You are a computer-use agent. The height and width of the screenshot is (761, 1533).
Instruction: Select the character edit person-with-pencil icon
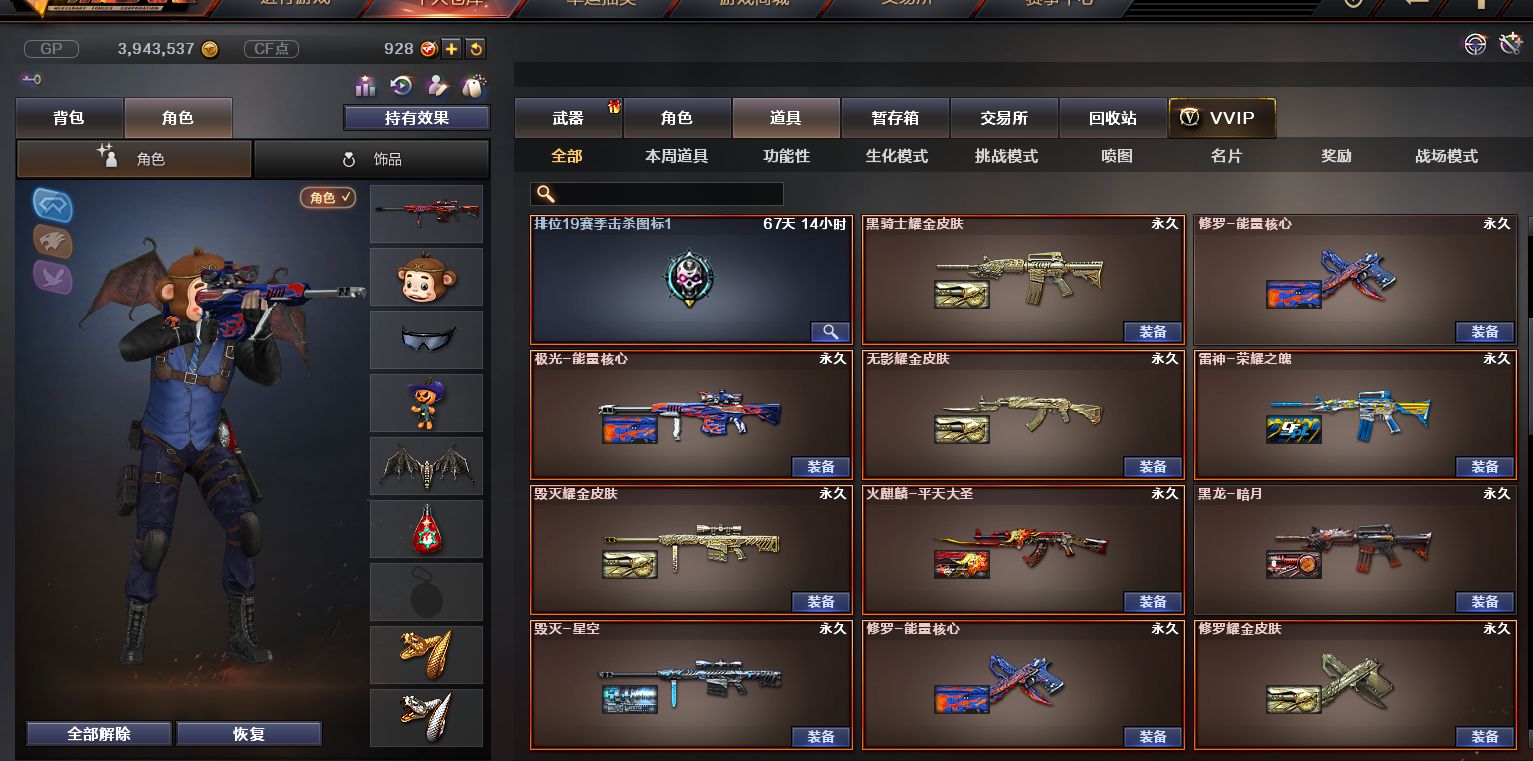click(438, 85)
